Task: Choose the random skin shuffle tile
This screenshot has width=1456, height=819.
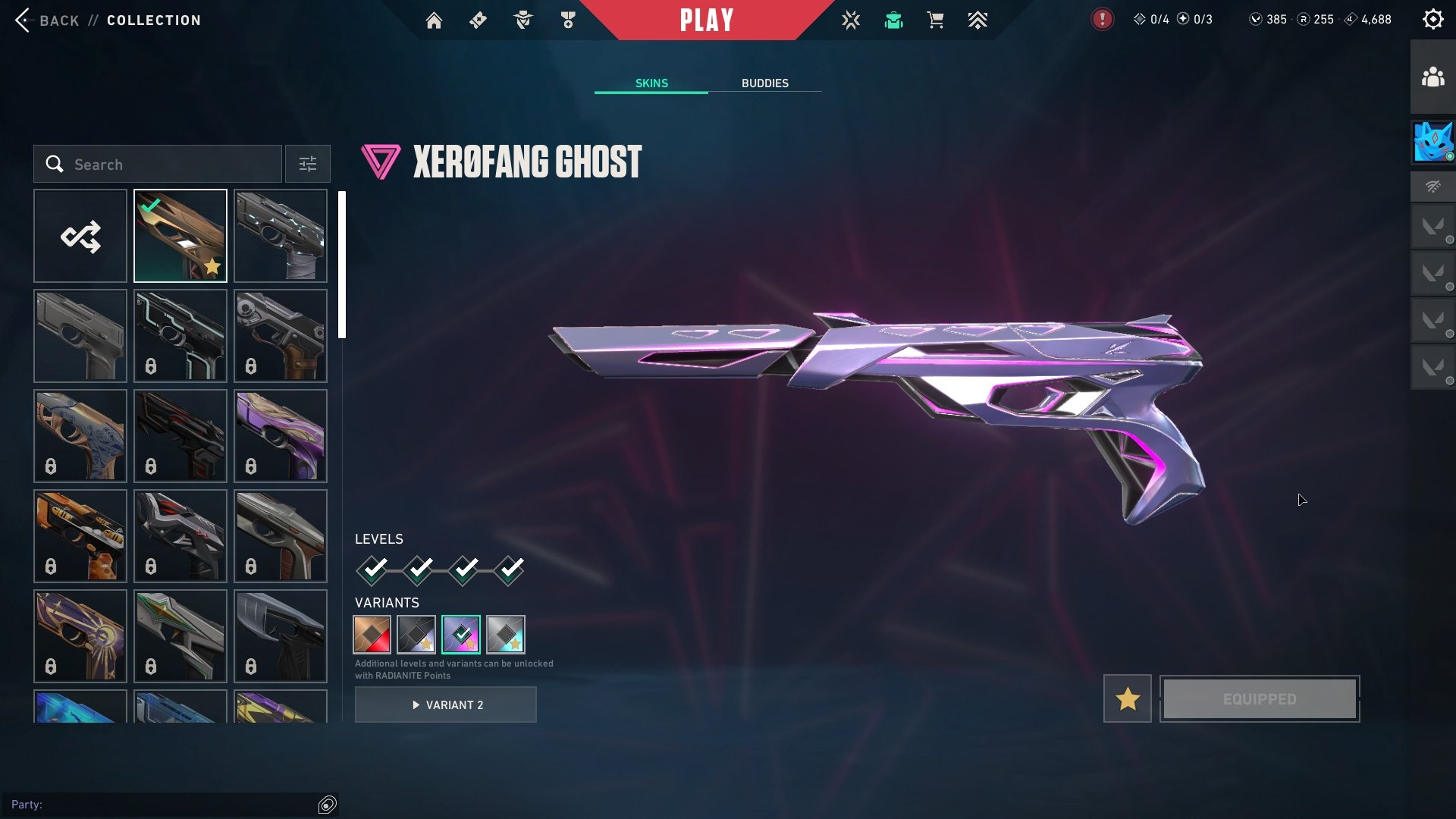Action: (x=80, y=237)
